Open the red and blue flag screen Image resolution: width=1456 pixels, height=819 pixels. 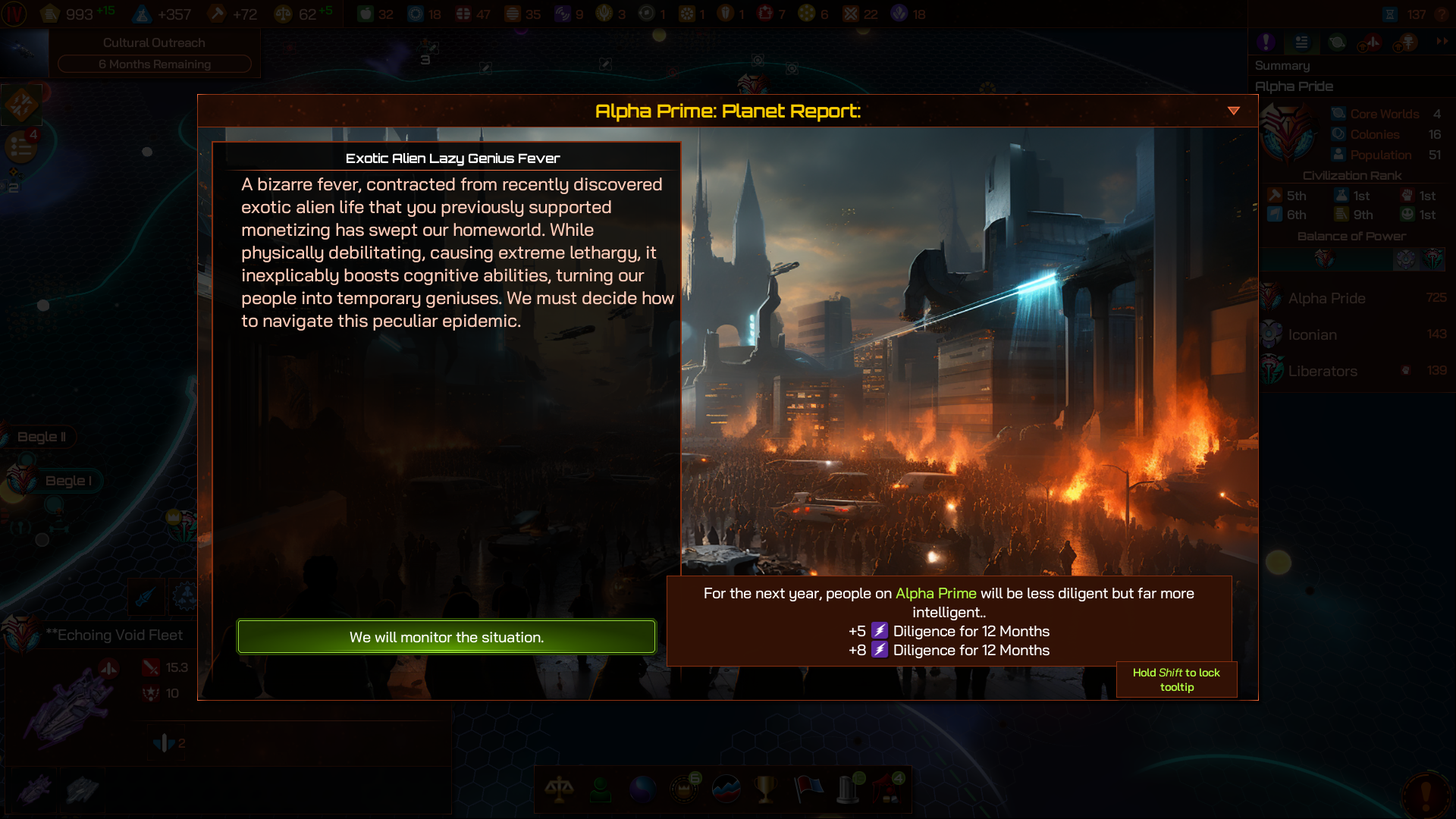tap(808, 789)
